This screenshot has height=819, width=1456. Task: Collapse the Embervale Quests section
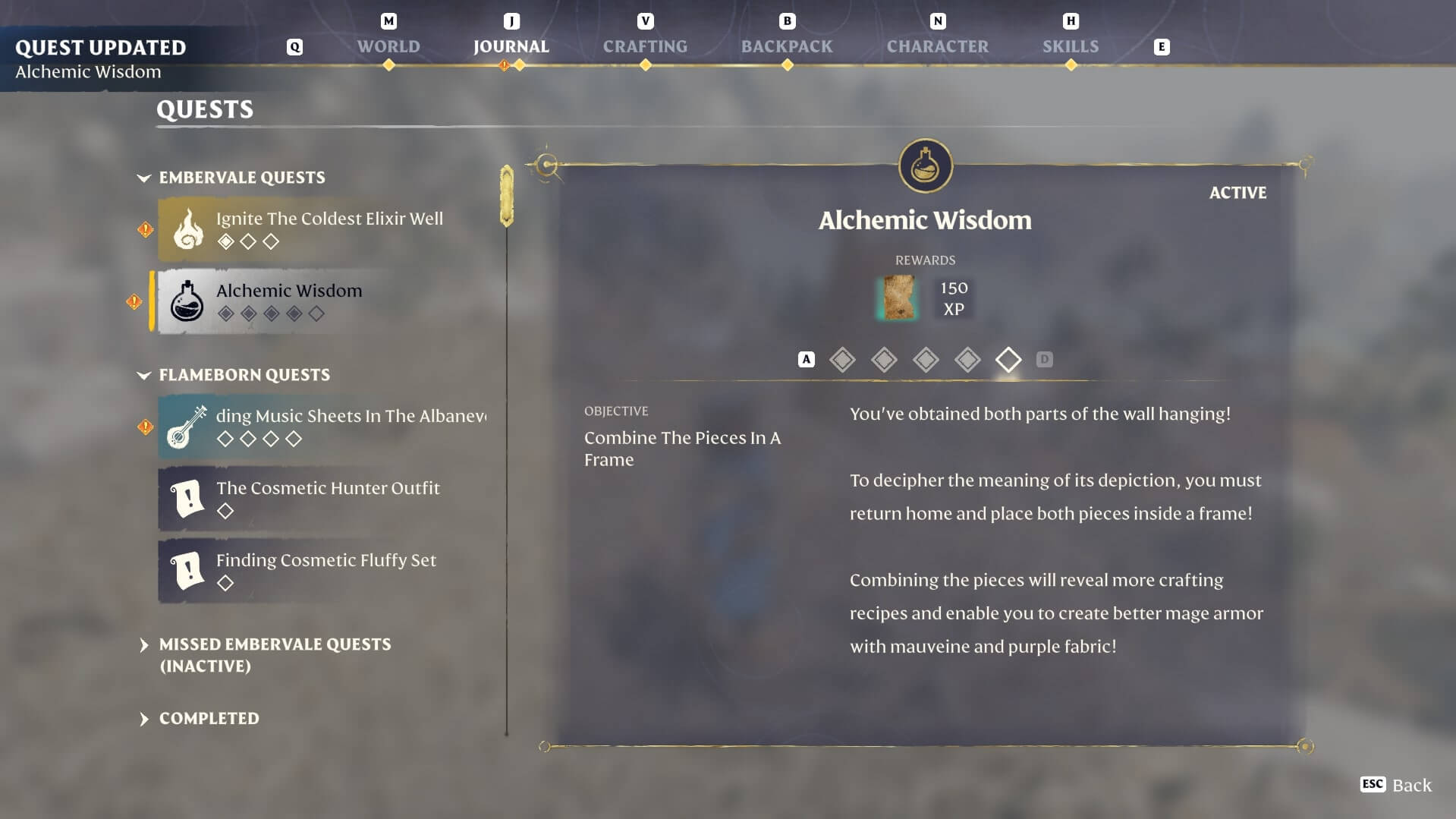tap(144, 178)
